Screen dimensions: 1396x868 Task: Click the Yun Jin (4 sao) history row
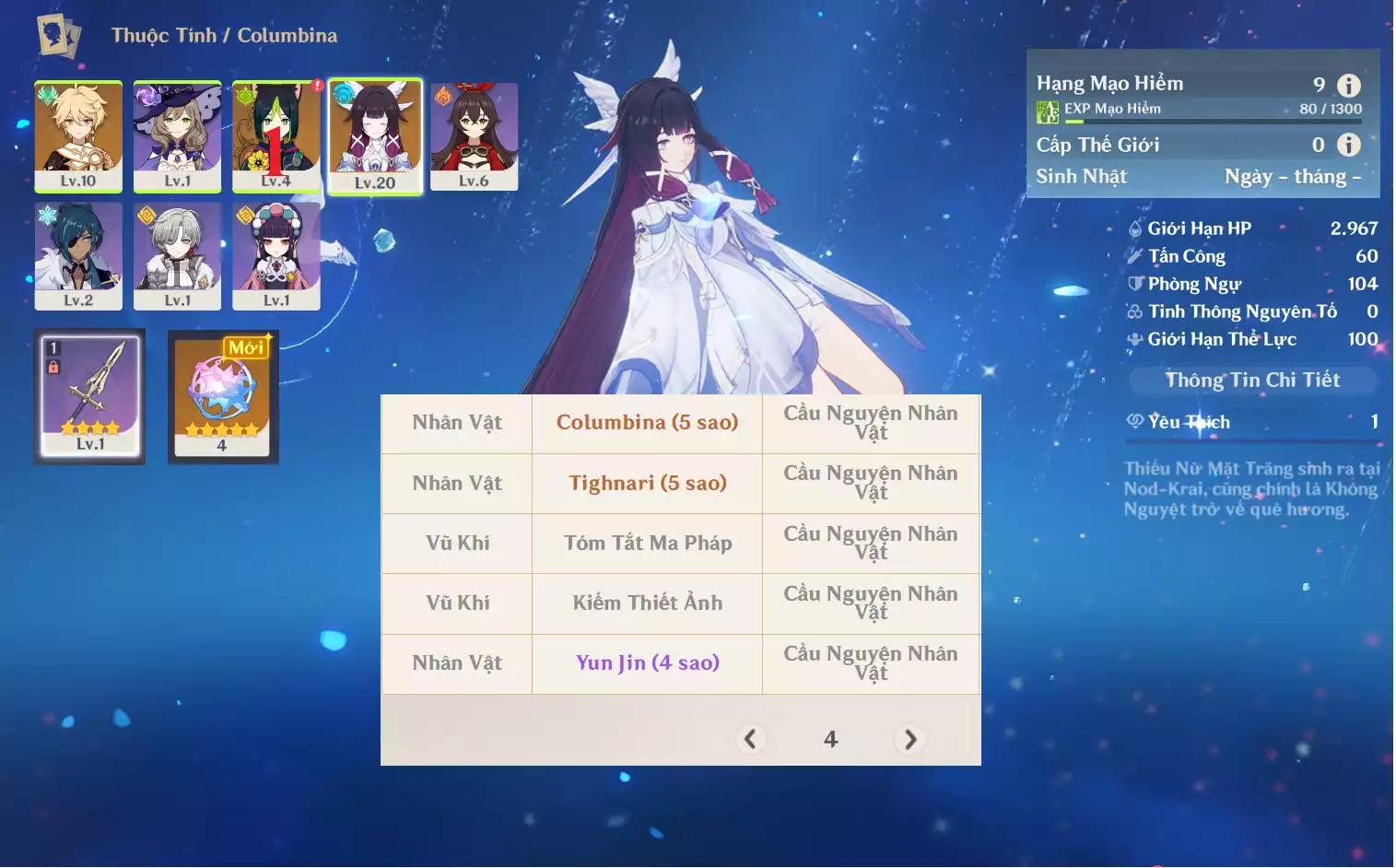(647, 663)
